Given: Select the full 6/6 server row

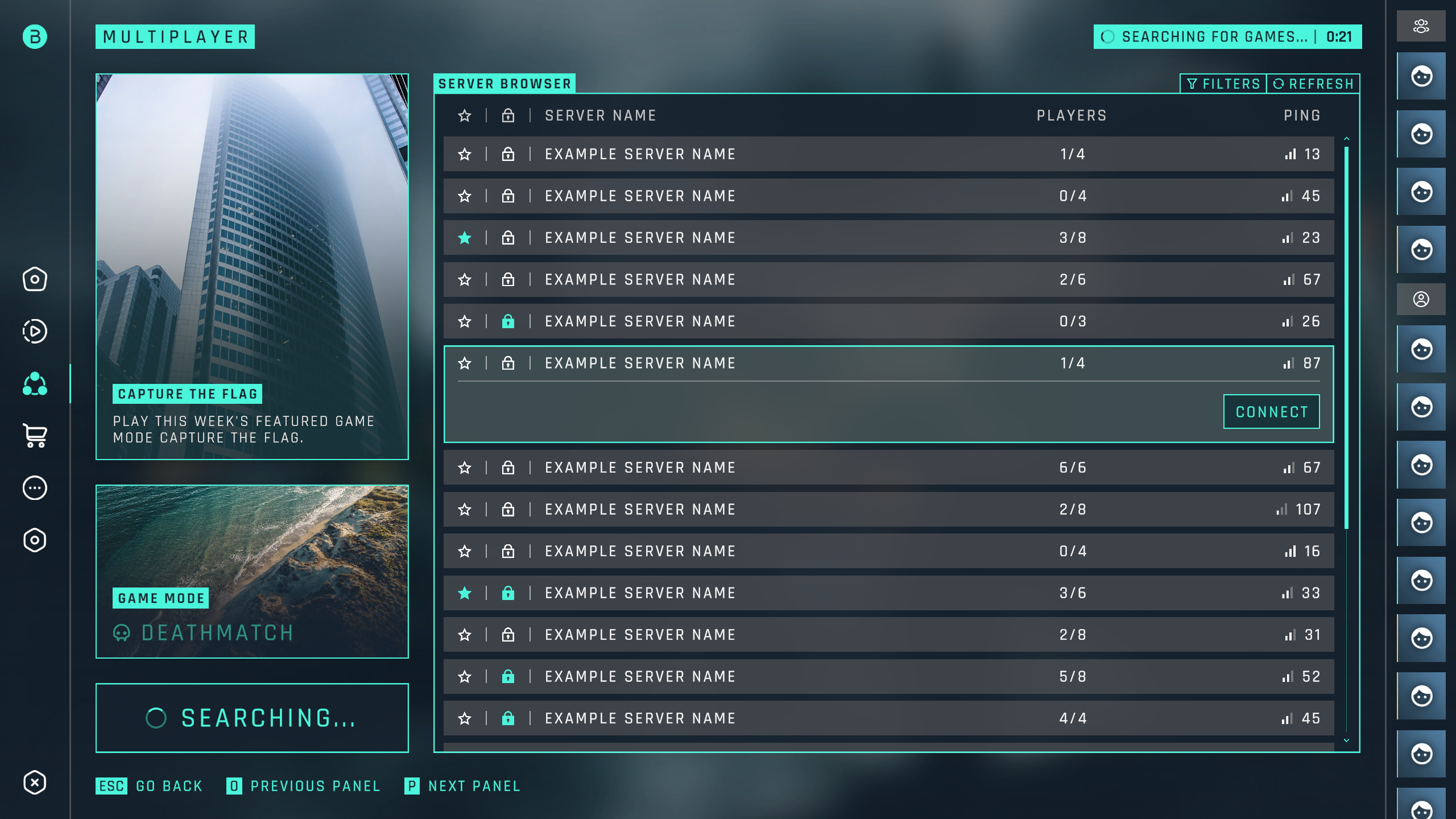Looking at the screenshot, I should (x=887, y=468).
